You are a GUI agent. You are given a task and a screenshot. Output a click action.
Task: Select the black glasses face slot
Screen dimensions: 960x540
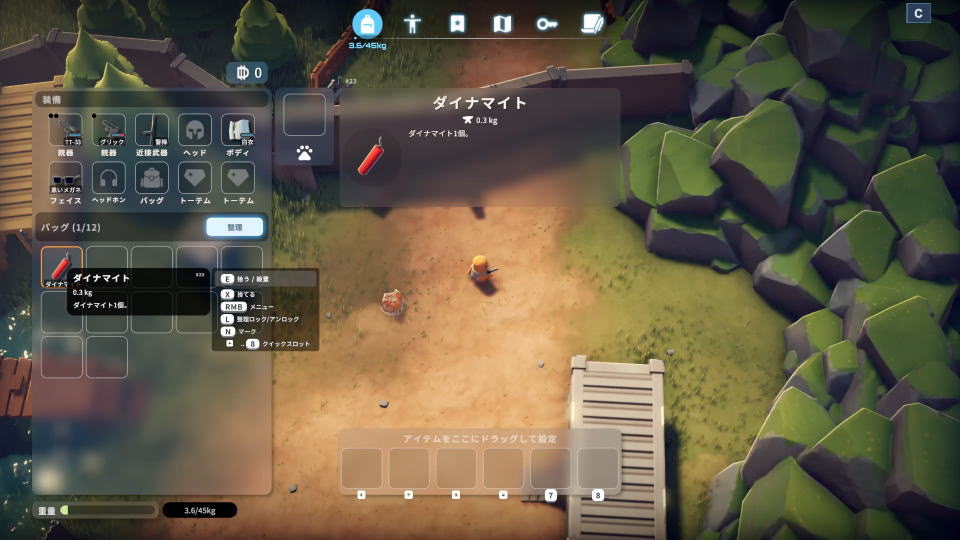coord(66,177)
